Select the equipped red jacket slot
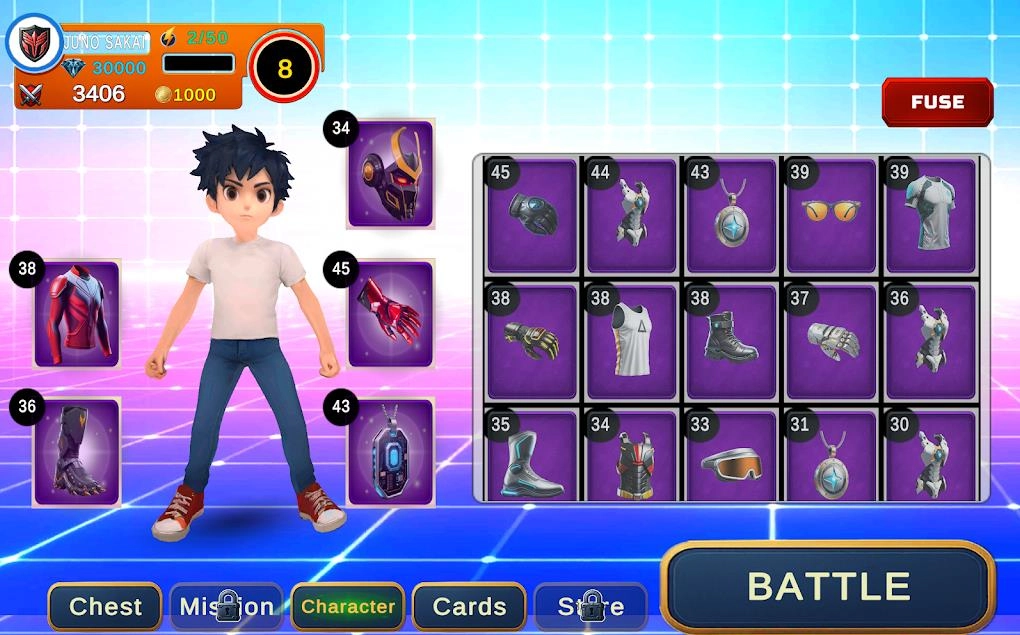Viewport: 1020px width, 635px height. tap(77, 314)
